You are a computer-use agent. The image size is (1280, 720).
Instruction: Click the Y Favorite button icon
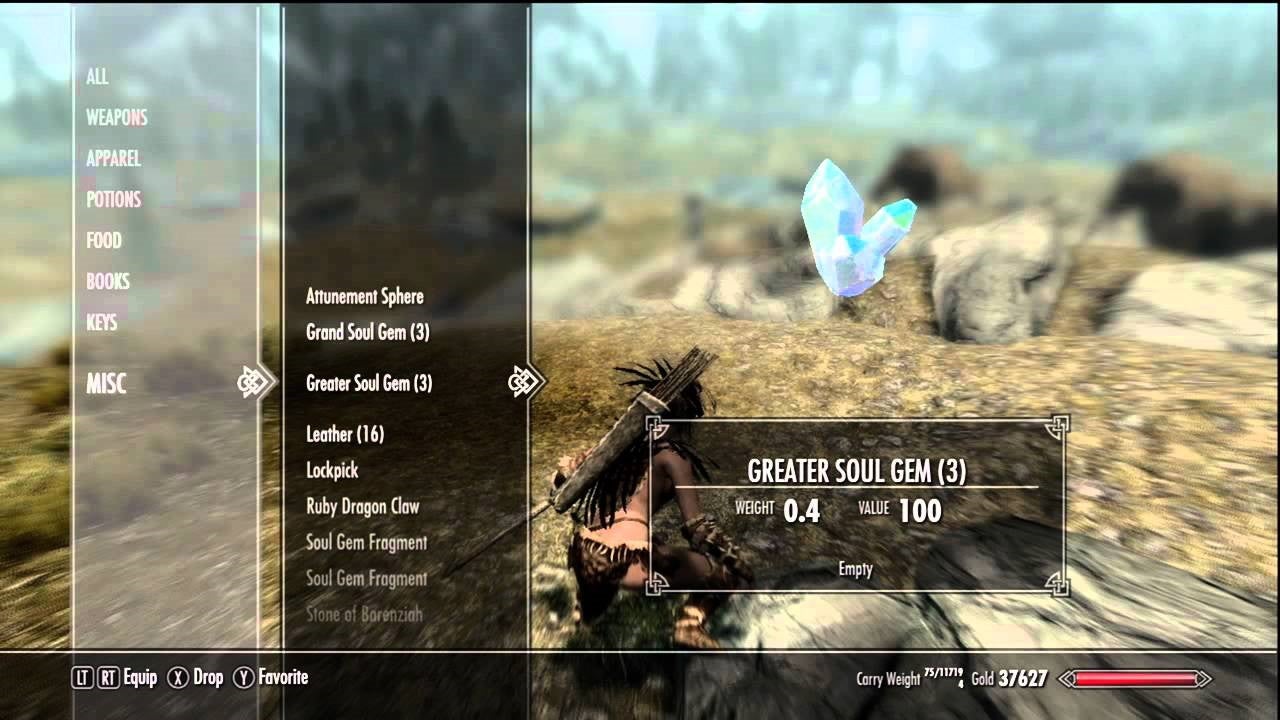[242, 677]
